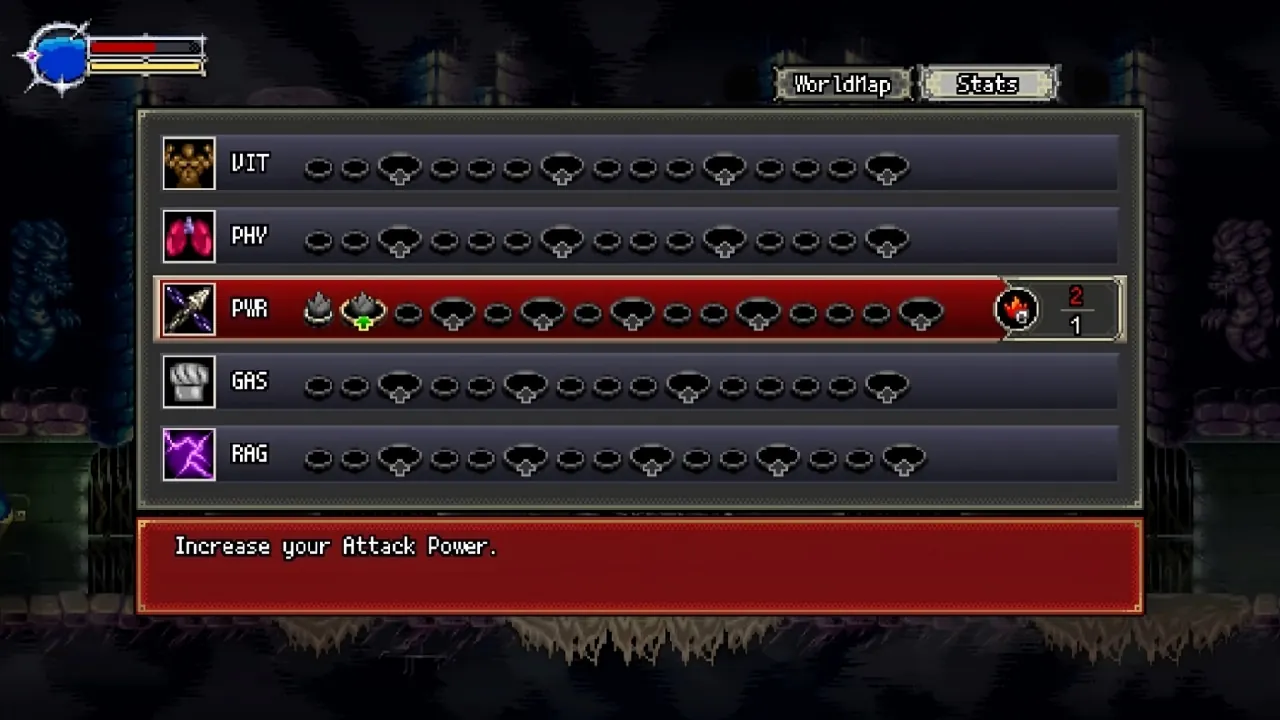Activate the last empty node in the RAG row

coord(905,458)
